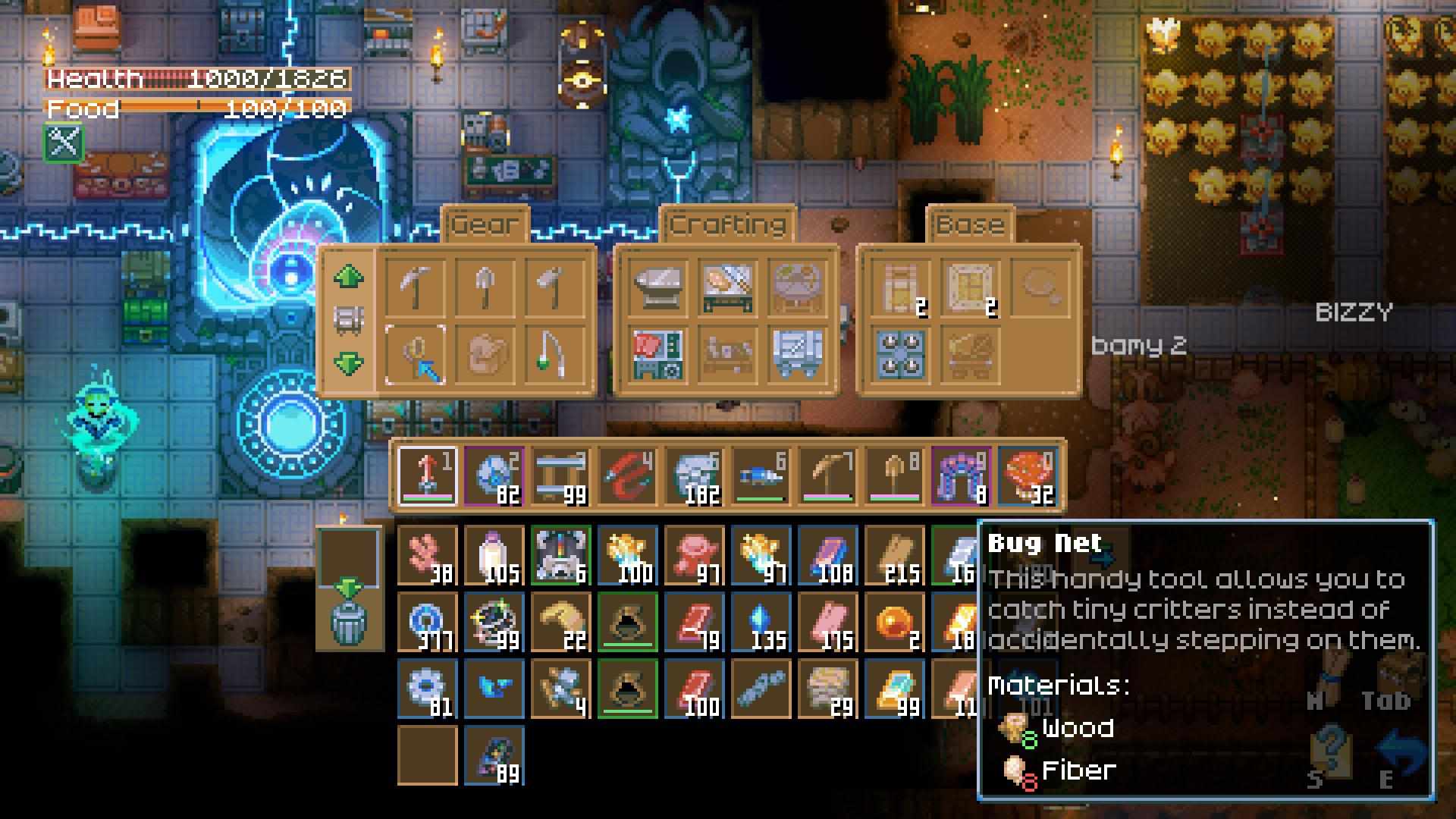Choose the white gear stack of 81

pos(427,689)
